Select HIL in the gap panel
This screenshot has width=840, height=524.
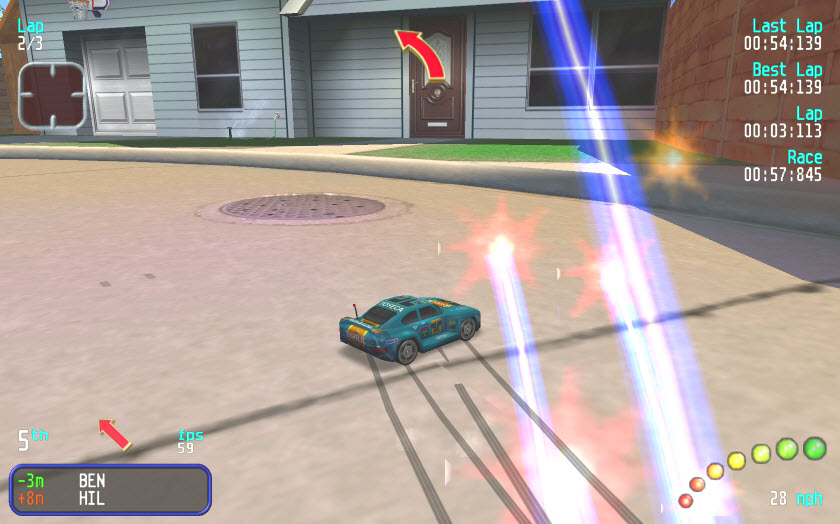click(x=92, y=497)
